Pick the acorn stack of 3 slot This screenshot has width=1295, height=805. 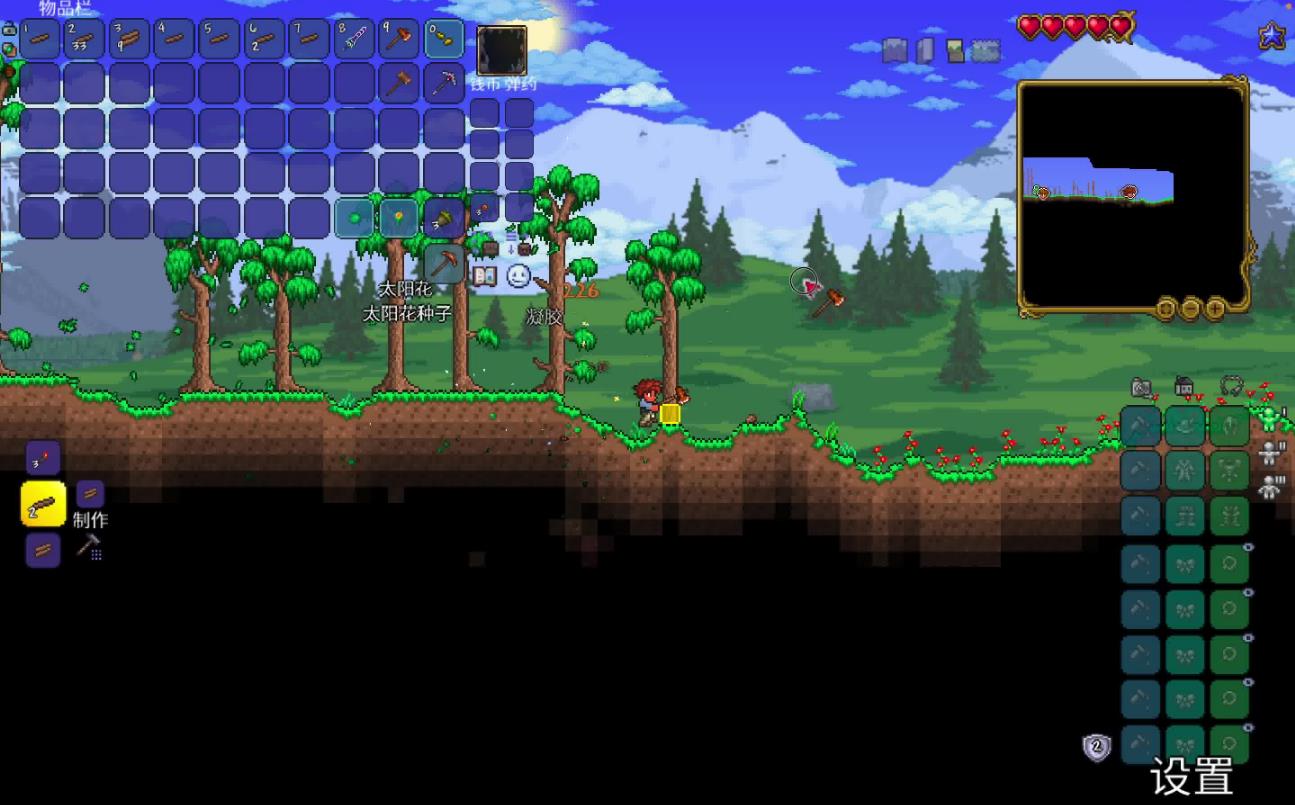[x=443, y=217]
